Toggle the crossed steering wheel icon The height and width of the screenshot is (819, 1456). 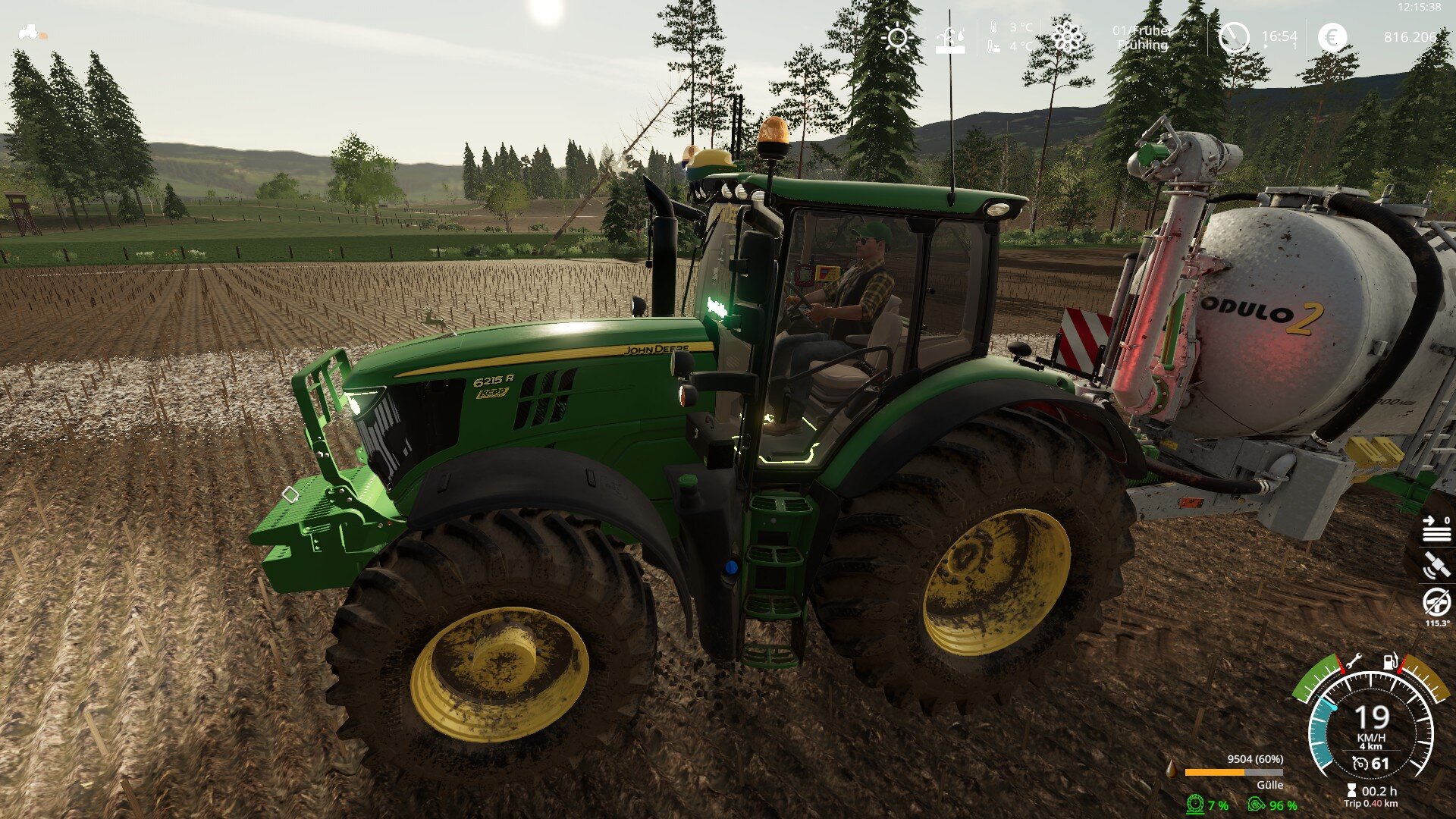(x=1436, y=604)
